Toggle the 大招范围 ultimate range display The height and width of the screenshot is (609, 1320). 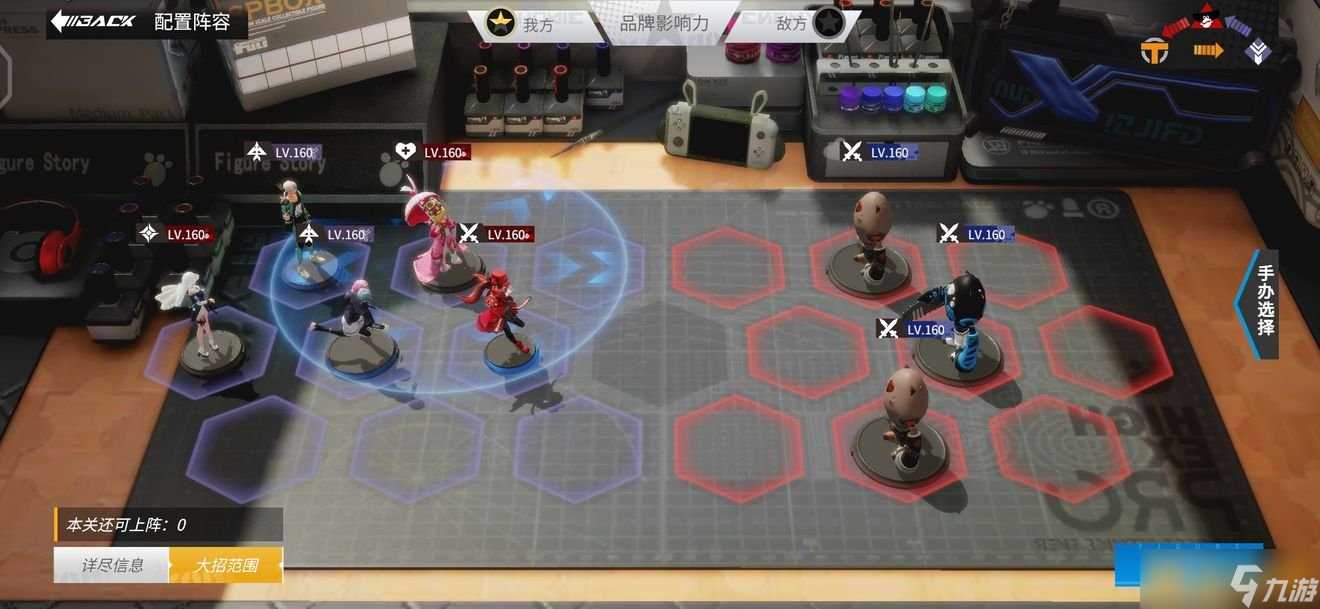pos(226,565)
